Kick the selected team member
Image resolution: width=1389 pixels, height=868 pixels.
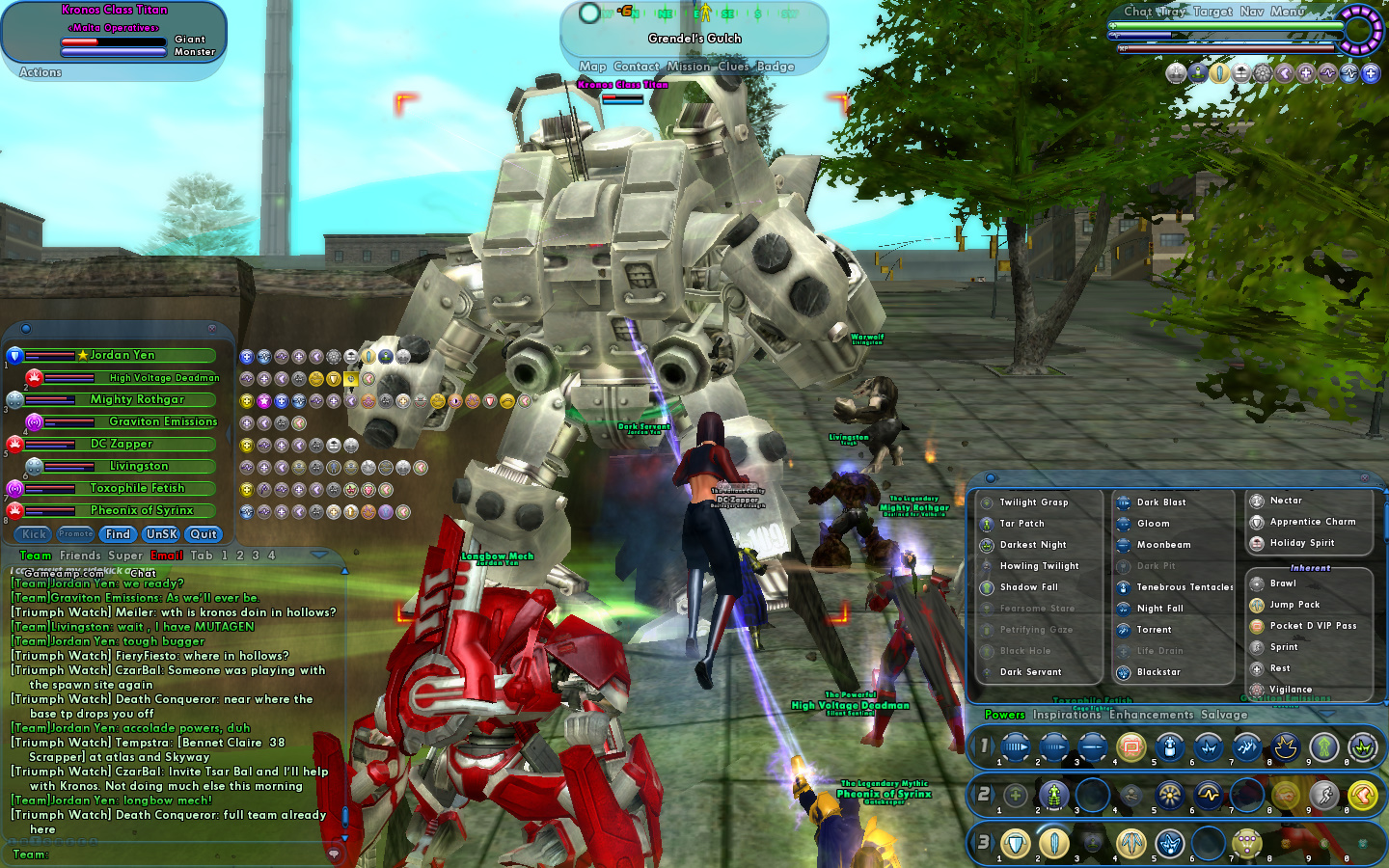[x=34, y=534]
